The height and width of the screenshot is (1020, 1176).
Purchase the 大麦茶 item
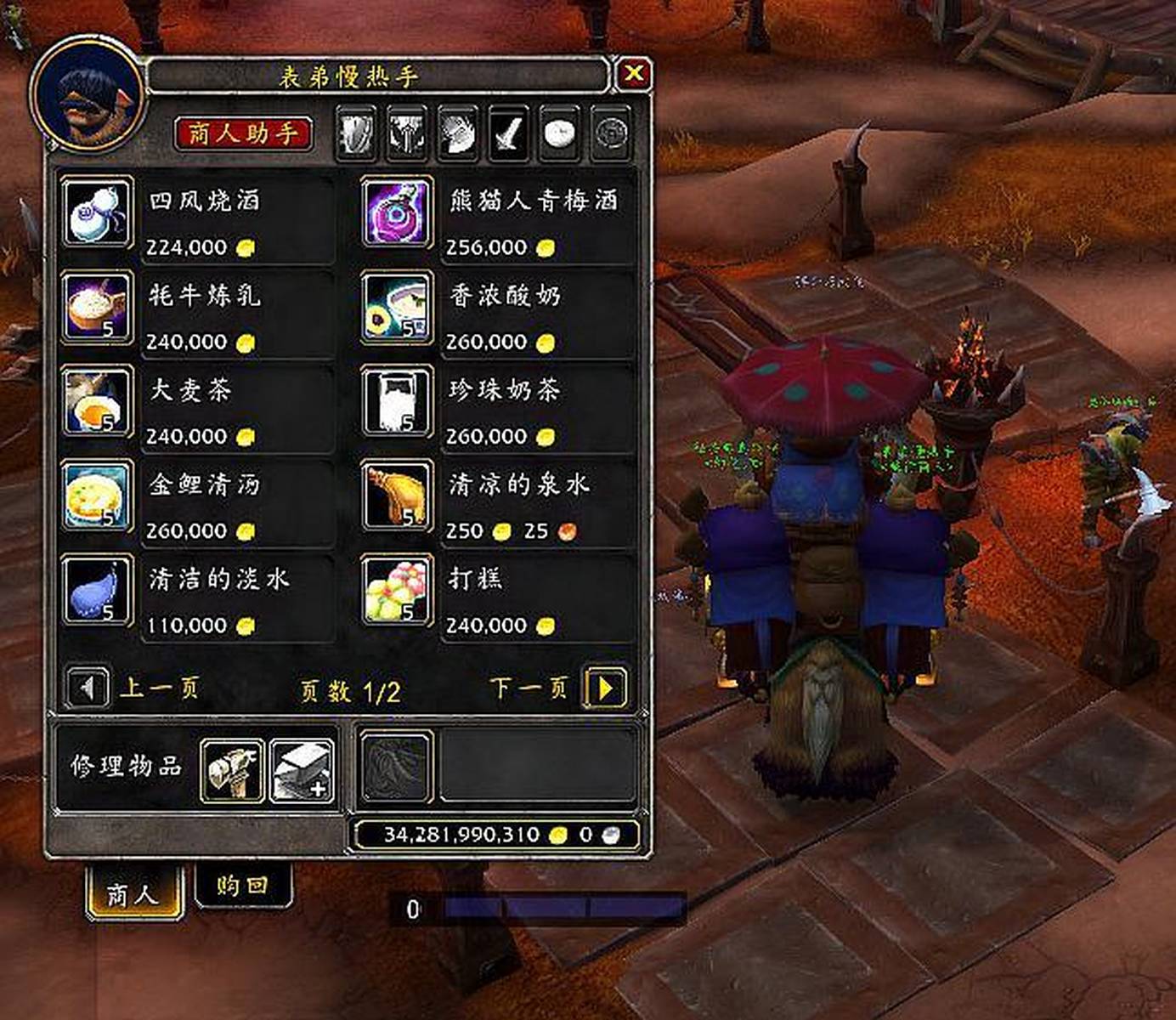point(98,401)
